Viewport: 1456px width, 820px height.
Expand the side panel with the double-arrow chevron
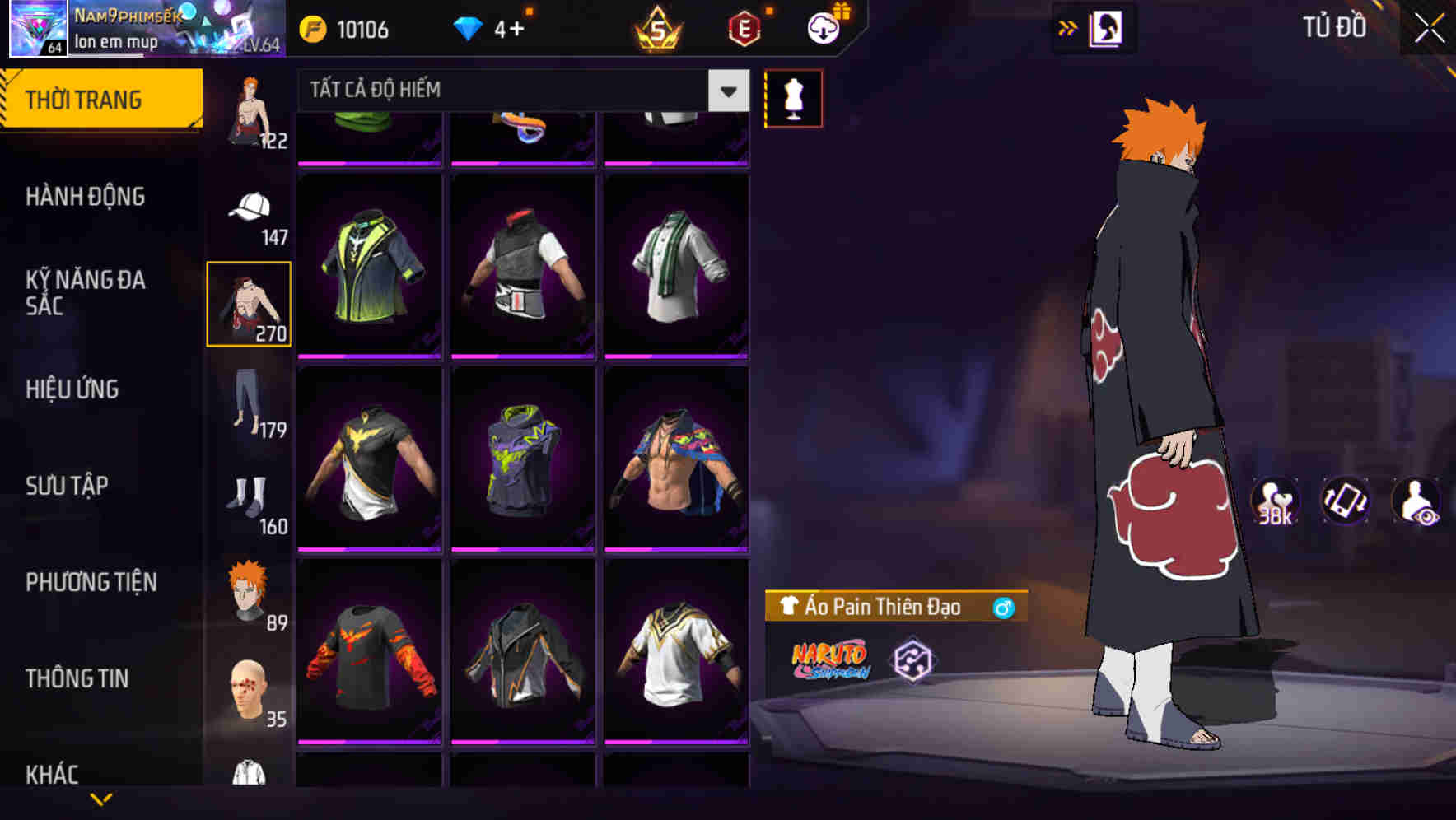click(1067, 27)
